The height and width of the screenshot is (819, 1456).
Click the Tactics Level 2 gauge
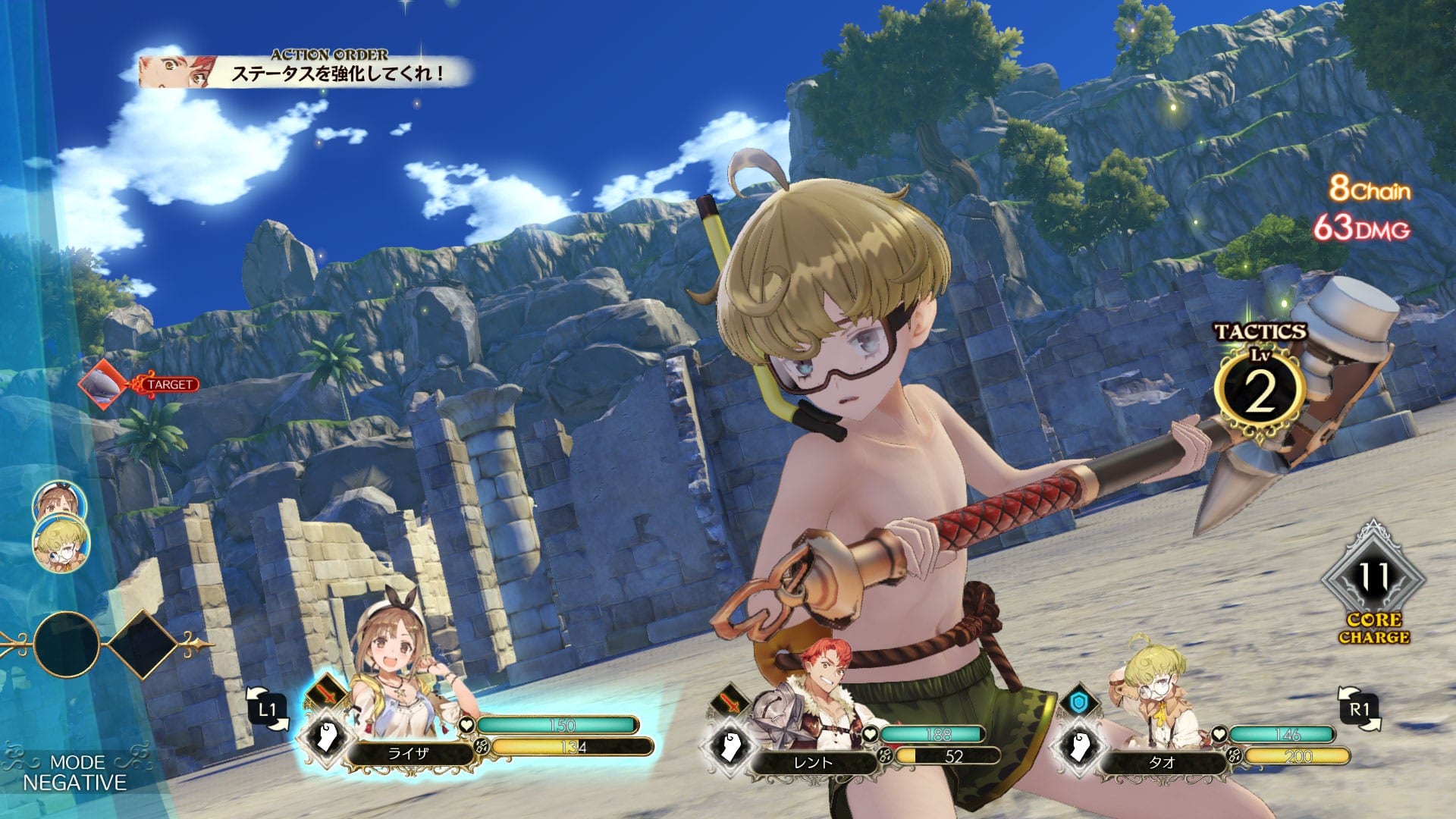(1260, 393)
